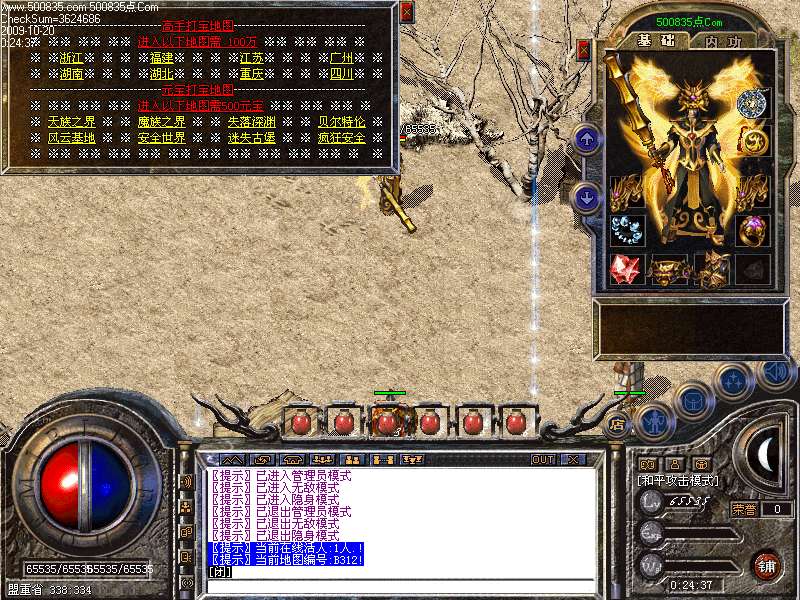Switch to the 内功 tab
The height and width of the screenshot is (600, 800).
coord(722,41)
